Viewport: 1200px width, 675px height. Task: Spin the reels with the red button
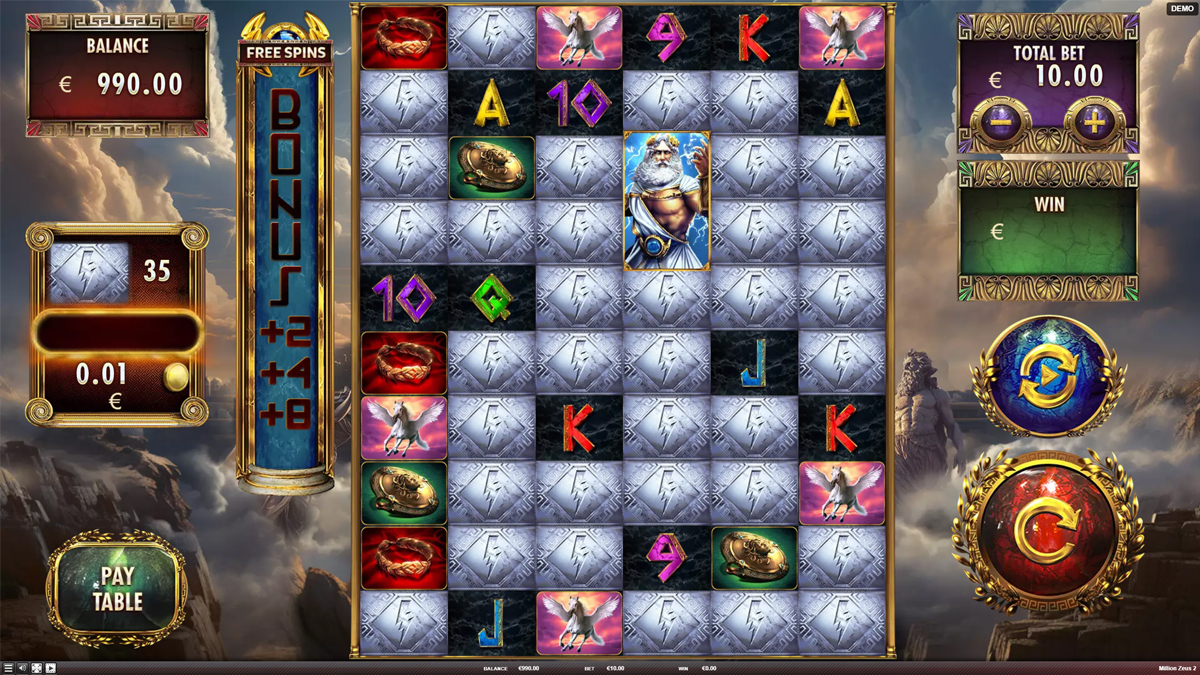click(1048, 531)
